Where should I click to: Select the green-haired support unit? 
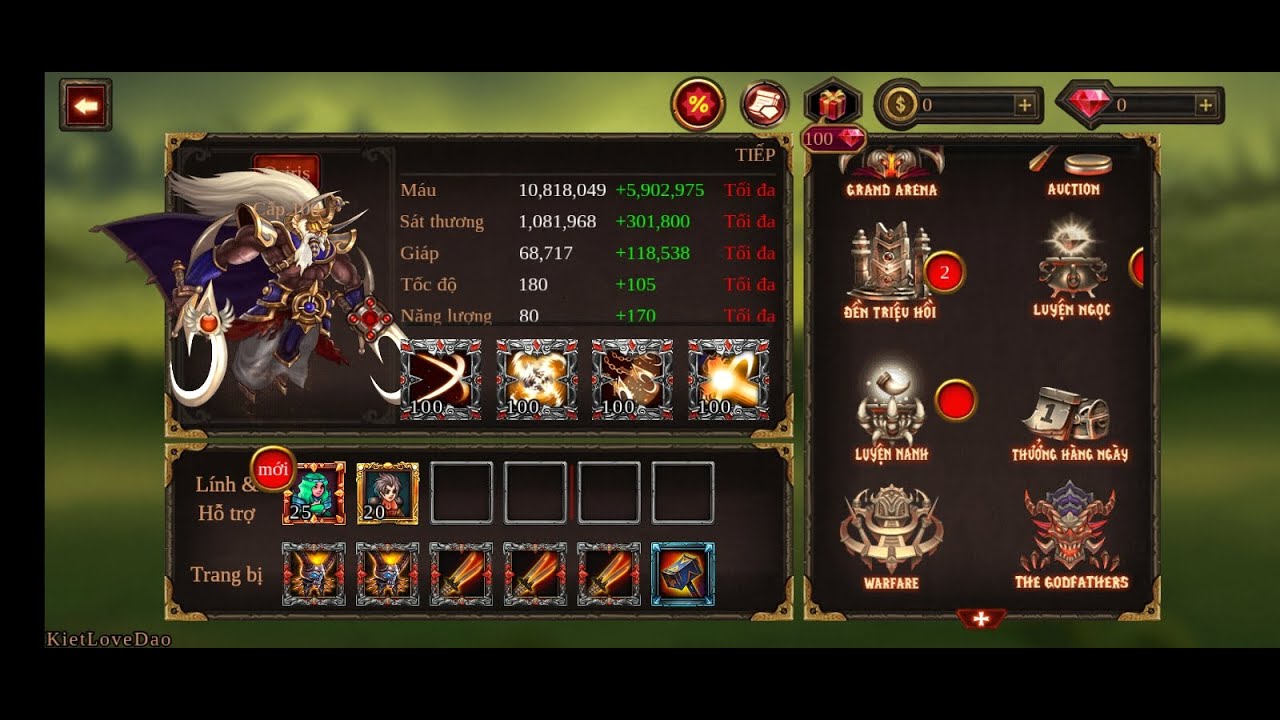(x=314, y=493)
